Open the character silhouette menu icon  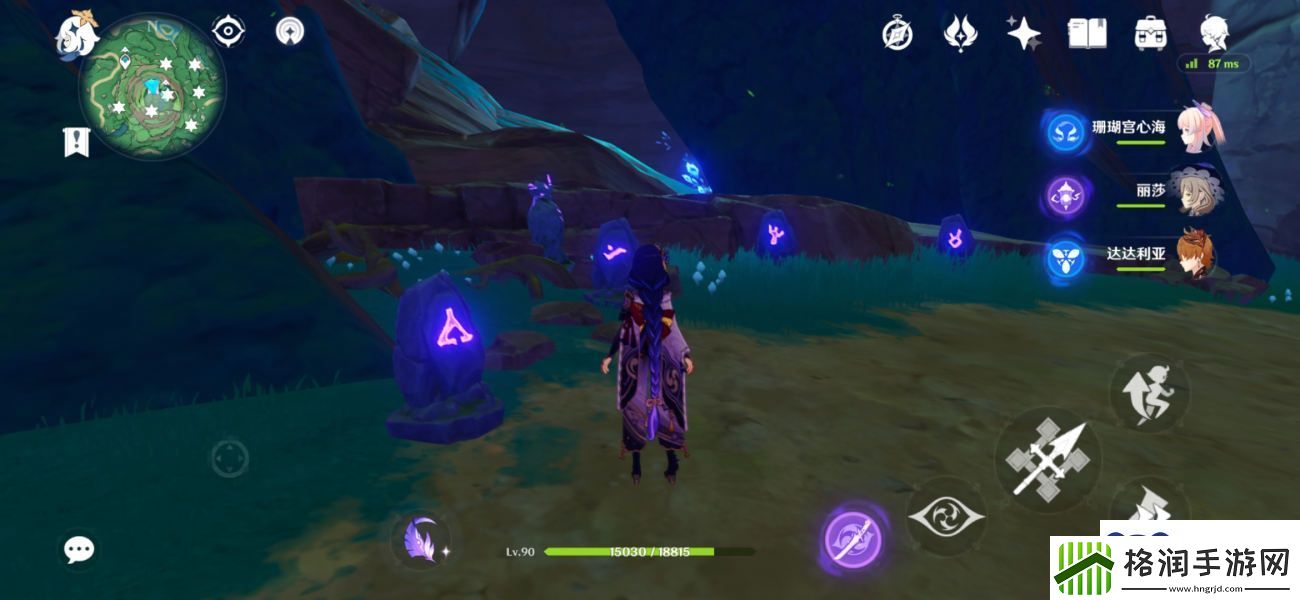coord(1214,34)
